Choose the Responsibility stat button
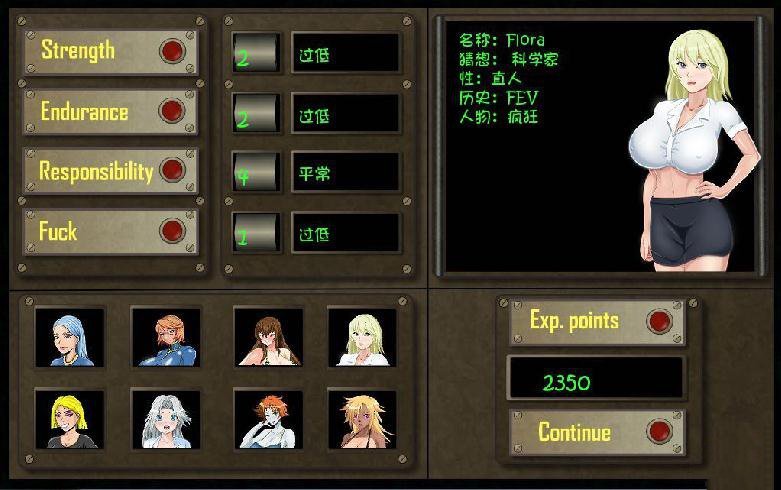 point(110,171)
